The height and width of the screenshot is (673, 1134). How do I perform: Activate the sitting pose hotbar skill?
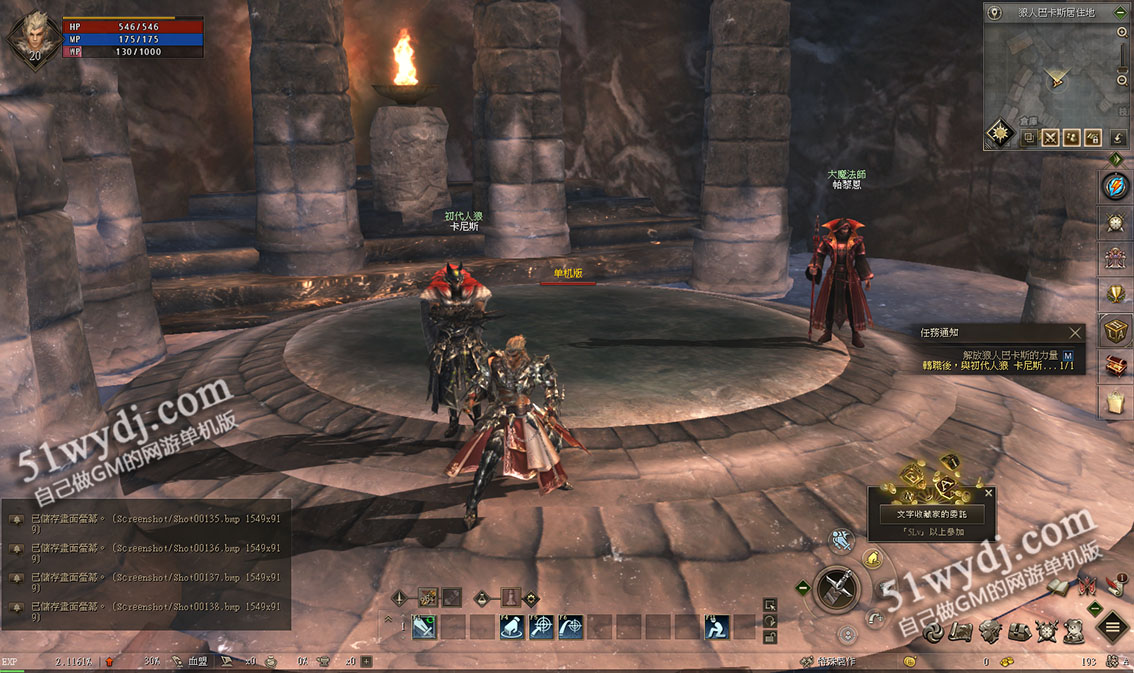[716, 627]
